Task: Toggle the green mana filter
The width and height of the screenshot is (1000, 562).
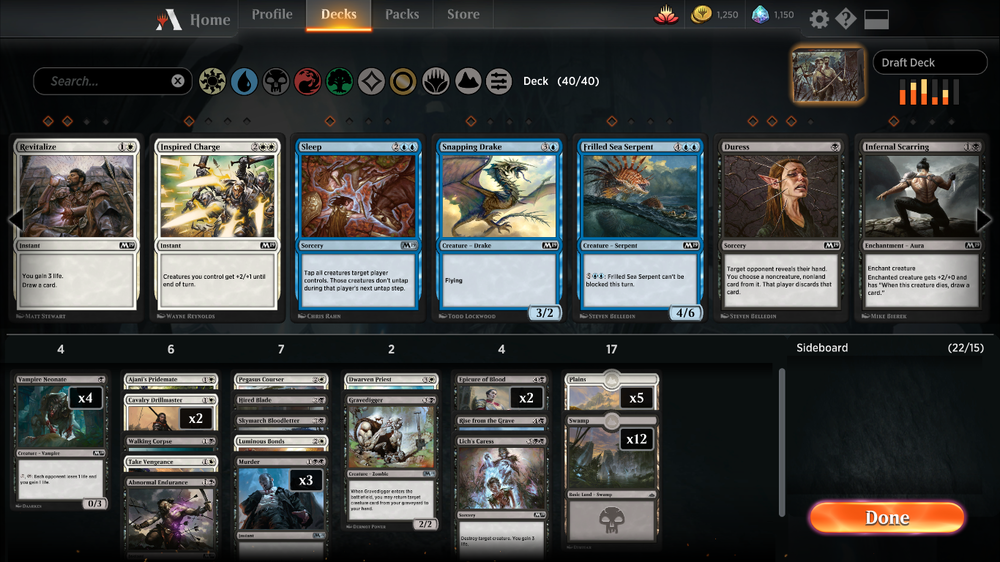Action: [x=339, y=81]
